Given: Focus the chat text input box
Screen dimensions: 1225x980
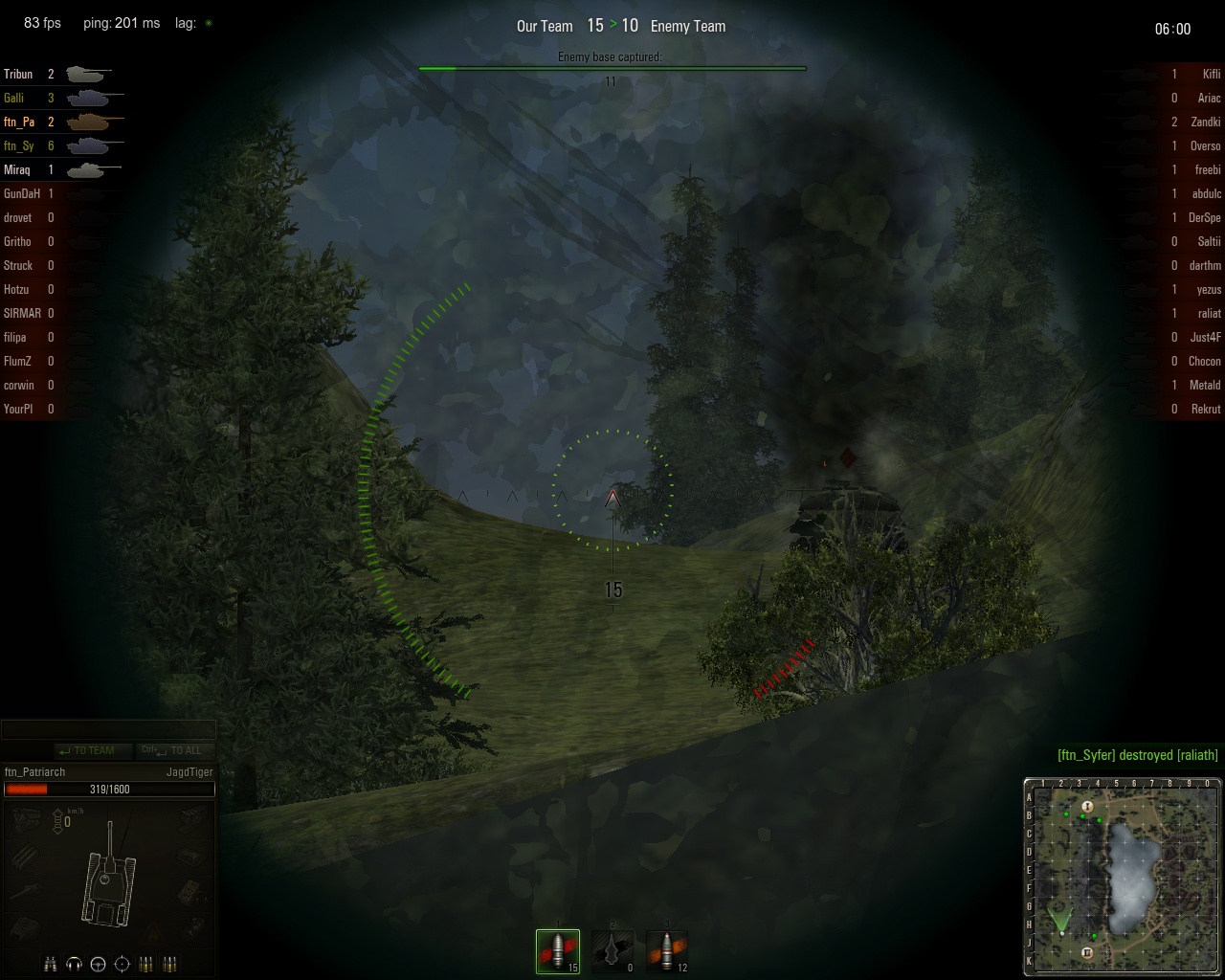Looking at the screenshot, I should click(107, 730).
